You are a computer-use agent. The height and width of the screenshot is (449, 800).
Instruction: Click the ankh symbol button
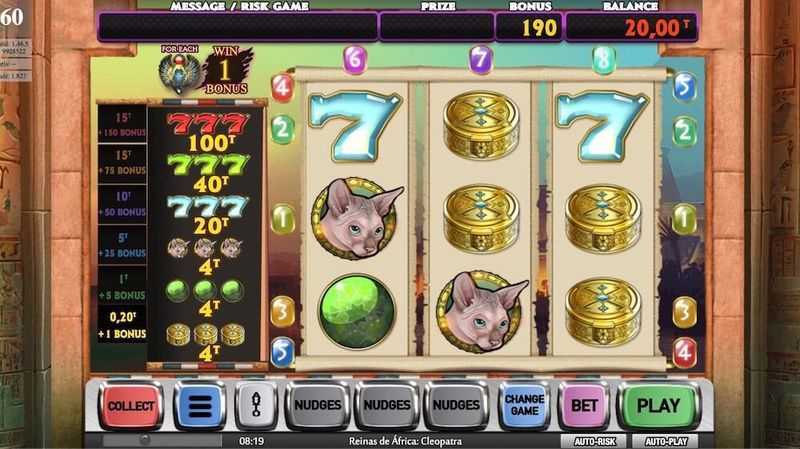pyautogui.click(x=254, y=406)
